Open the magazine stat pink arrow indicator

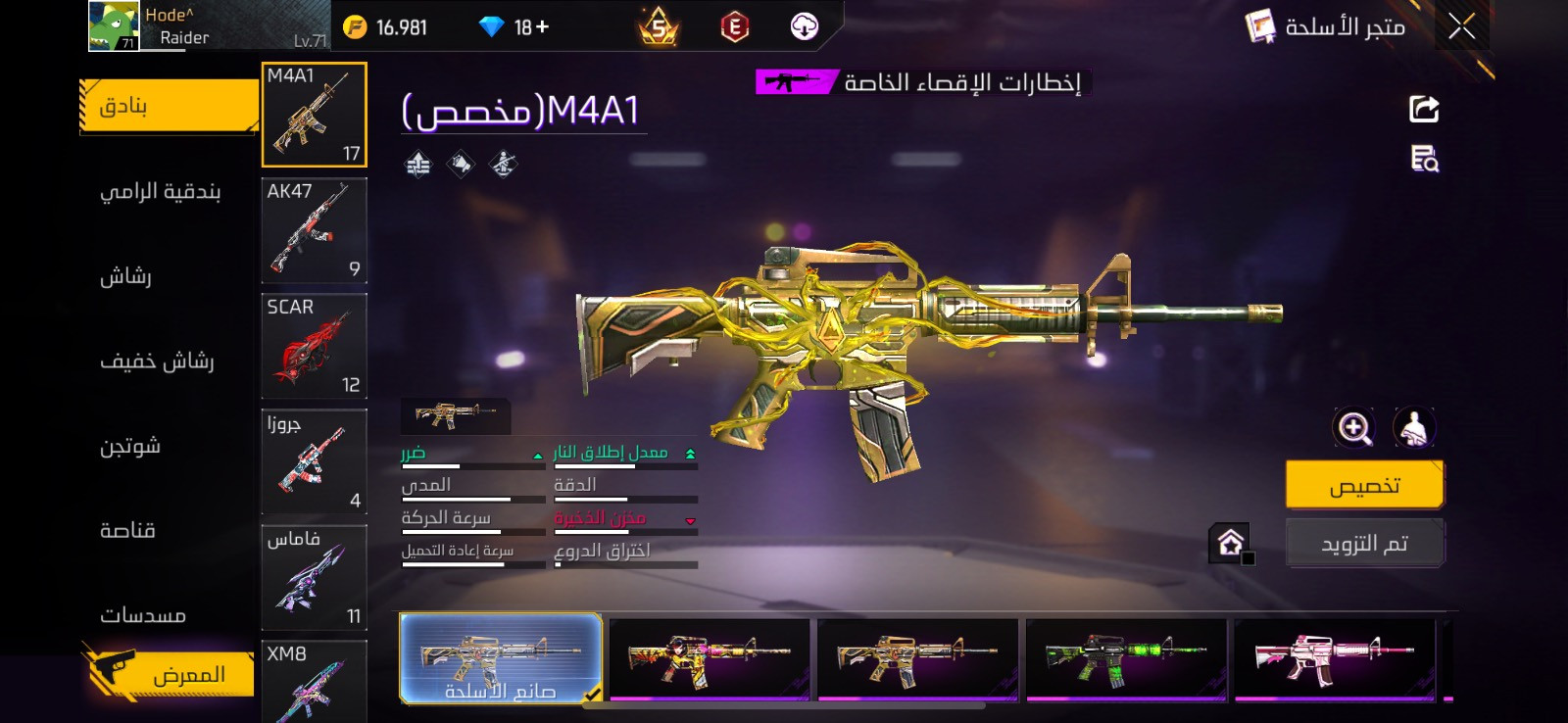pyautogui.click(x=692, y=519)
